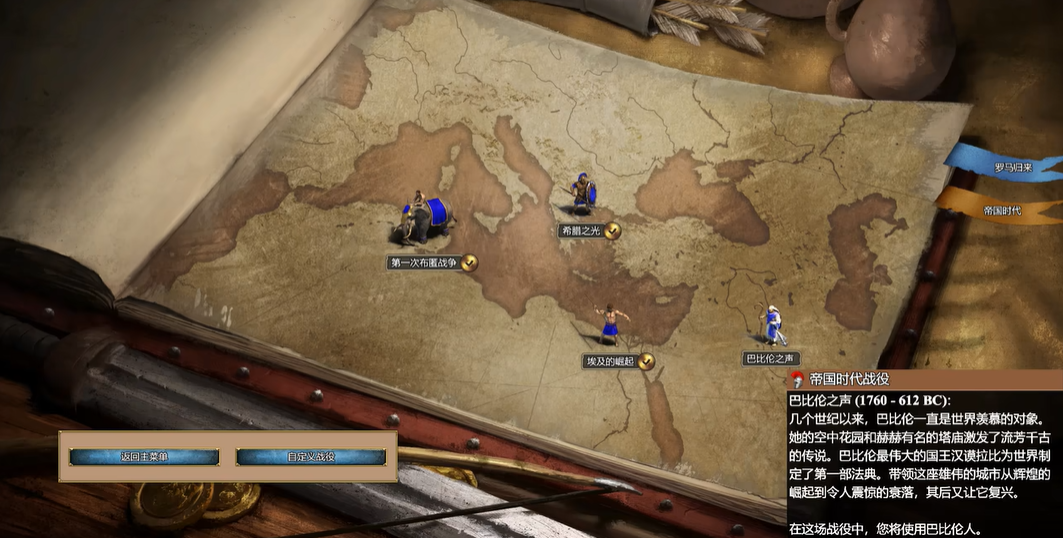Click the war elephant campaign figure
1063x538 pixels.
[x=425, y=220]
